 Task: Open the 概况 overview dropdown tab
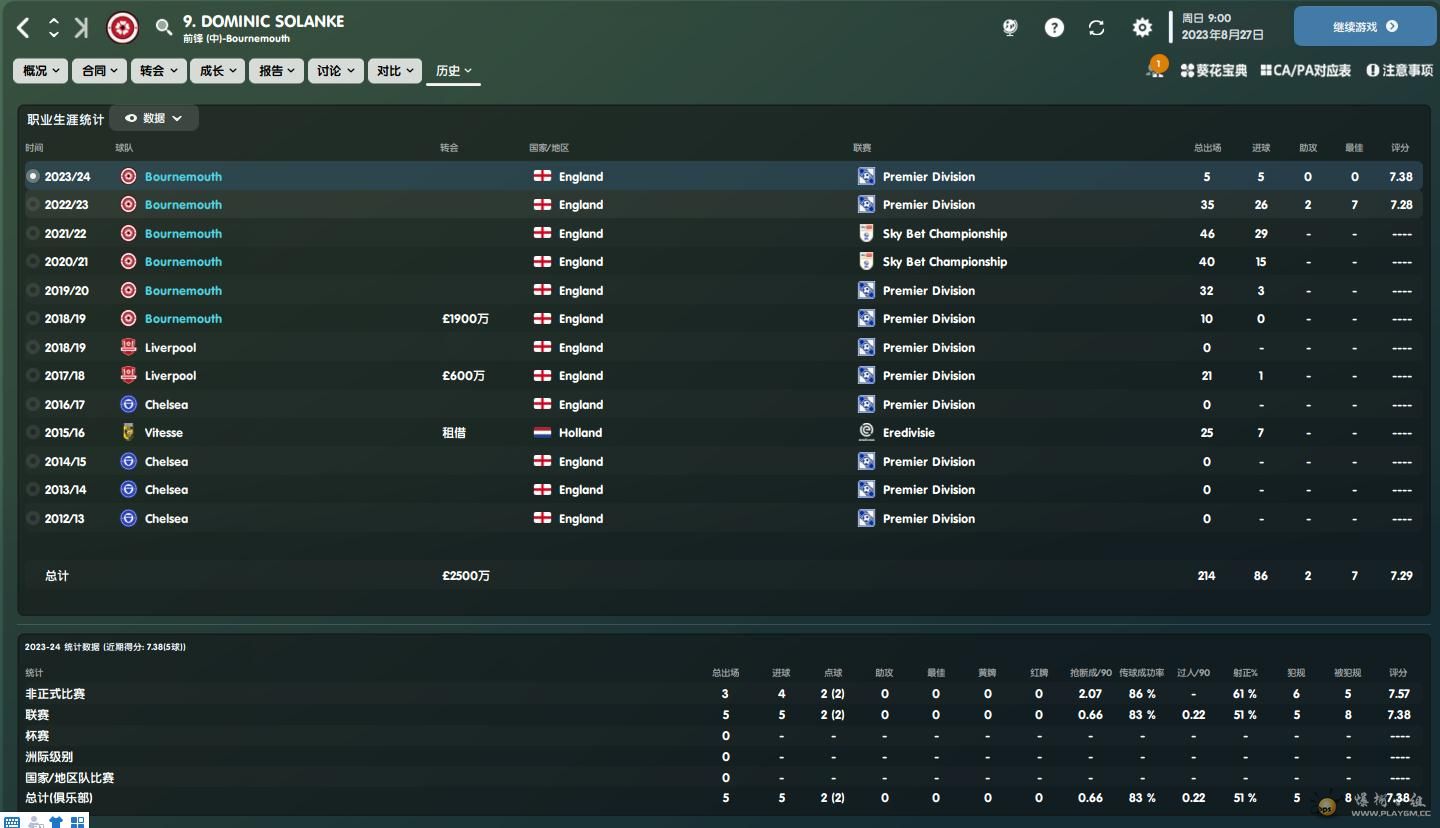[41, 71]
